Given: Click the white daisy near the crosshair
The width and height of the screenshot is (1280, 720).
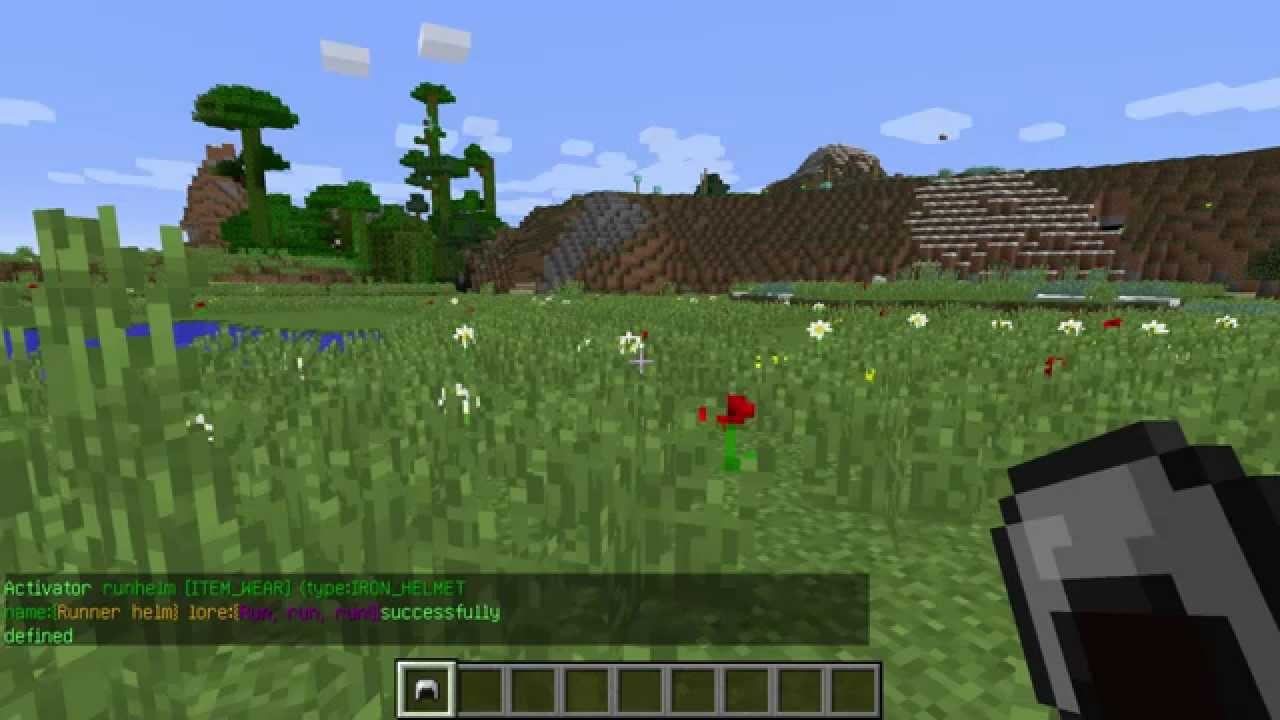Looking at the screenshot, I should coord(628,340).
